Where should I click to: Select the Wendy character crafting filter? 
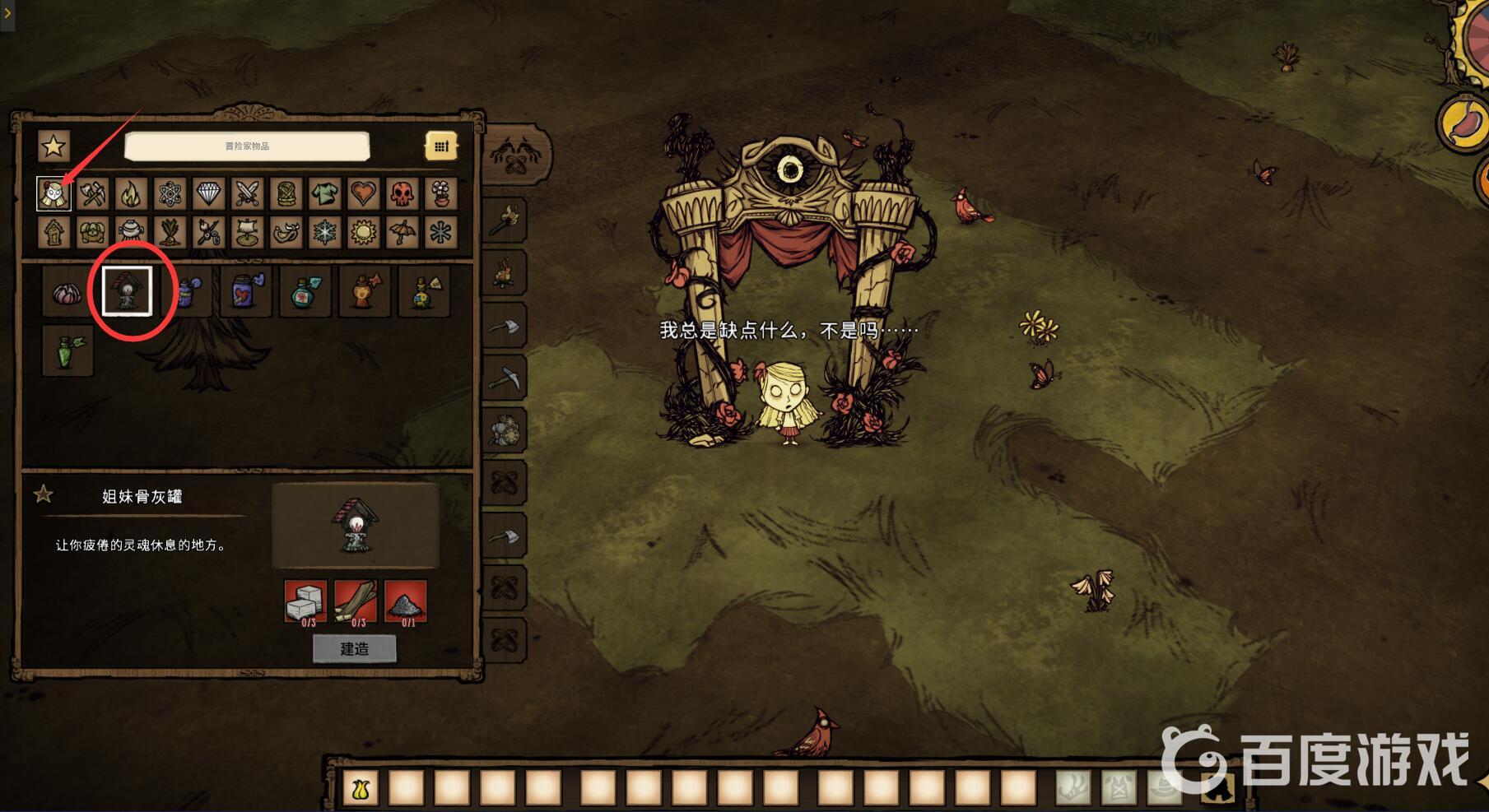54,194
